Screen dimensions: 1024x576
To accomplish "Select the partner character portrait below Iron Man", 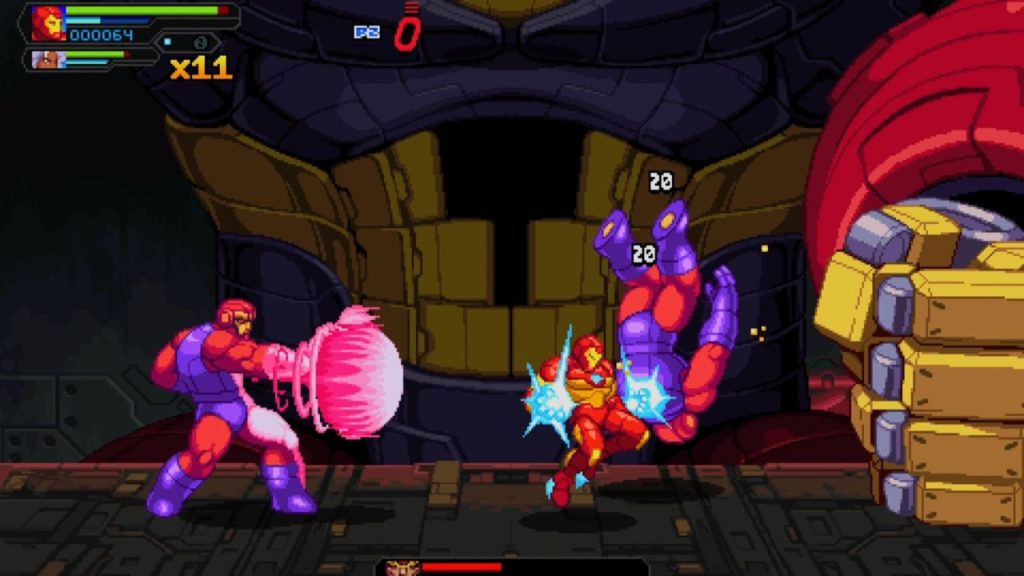I will 45,60.
